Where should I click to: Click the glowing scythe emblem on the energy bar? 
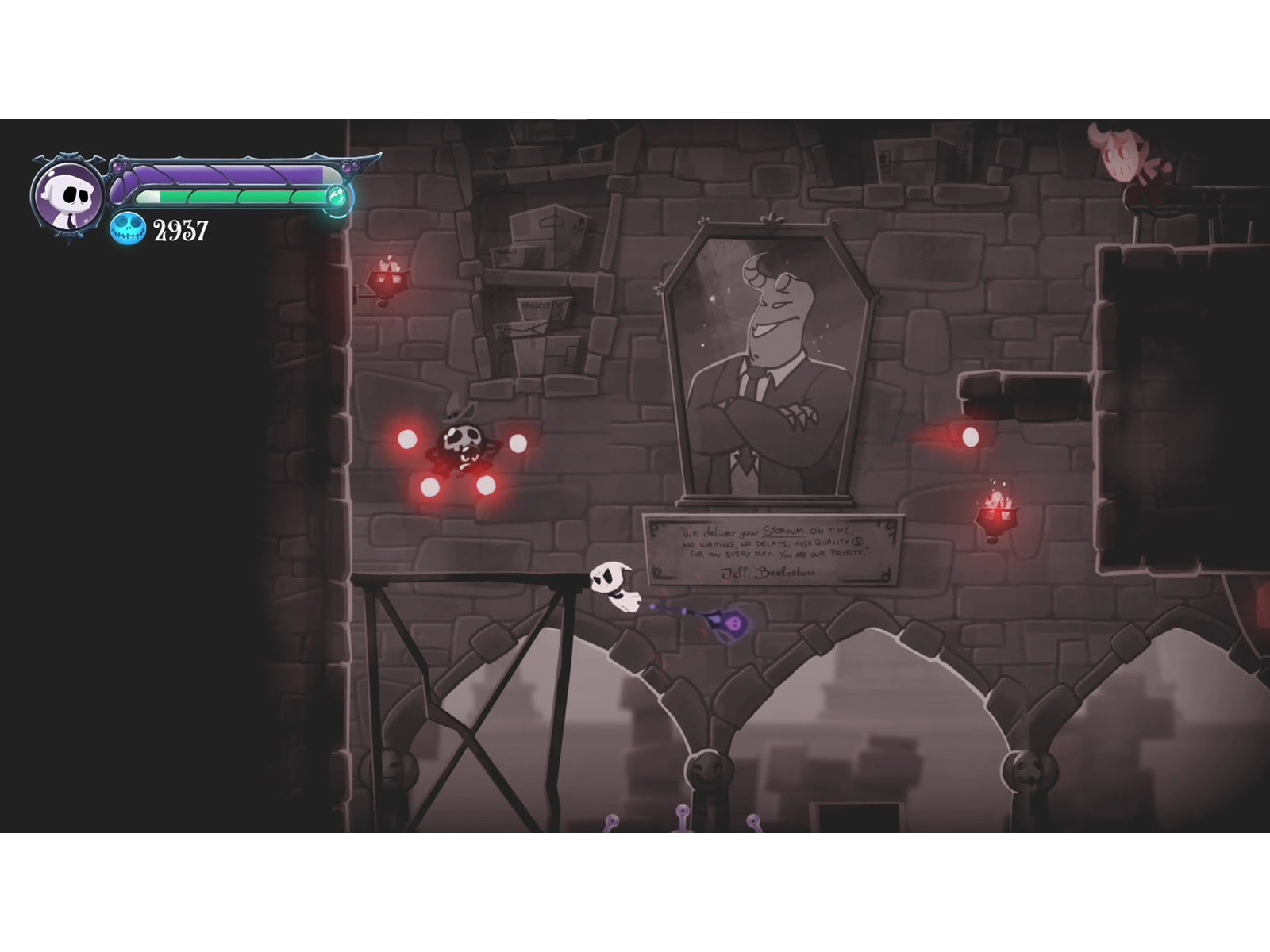click(x=337, y=194)
